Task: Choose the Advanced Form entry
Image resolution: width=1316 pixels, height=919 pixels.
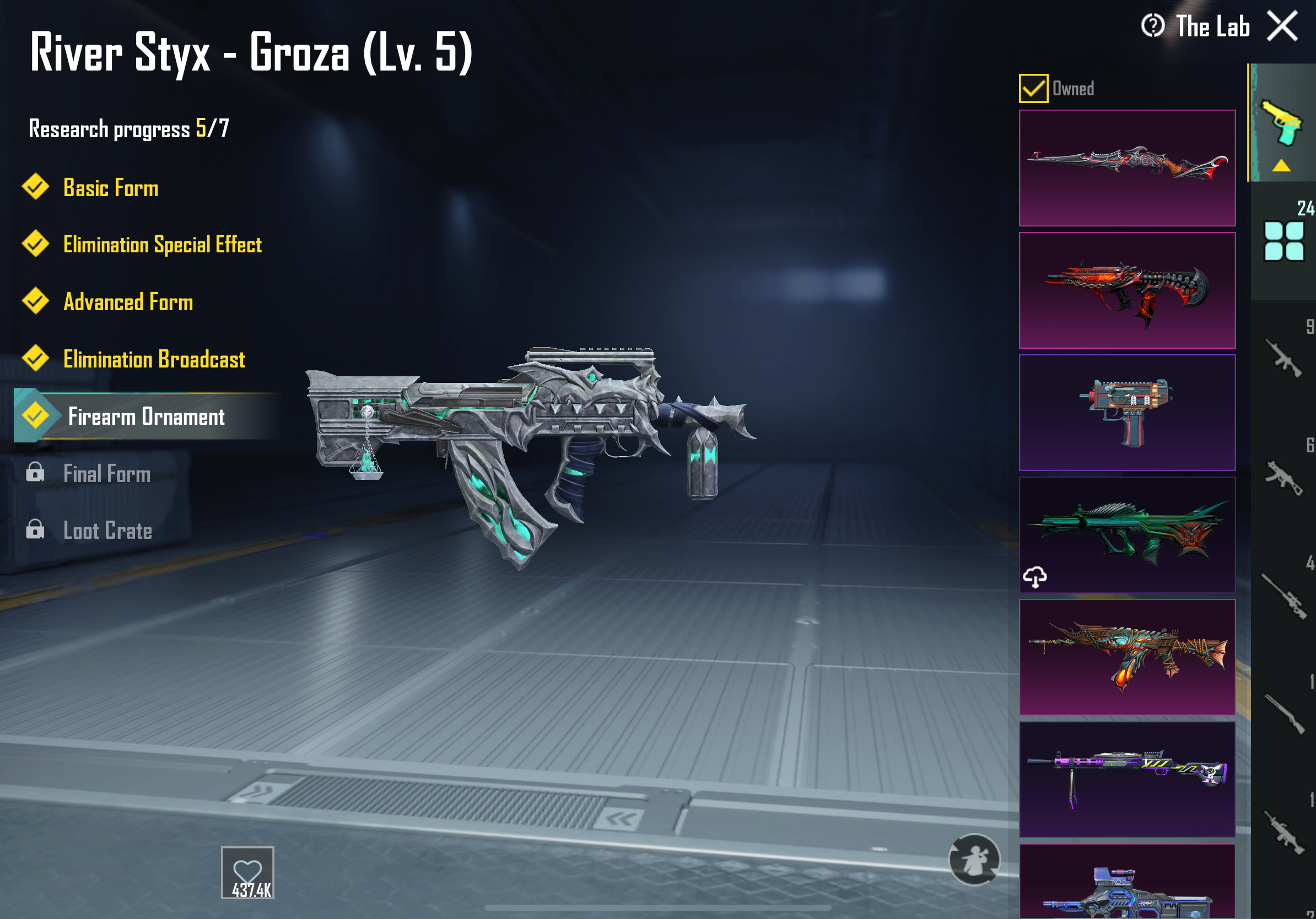Action: pos(127,302)
